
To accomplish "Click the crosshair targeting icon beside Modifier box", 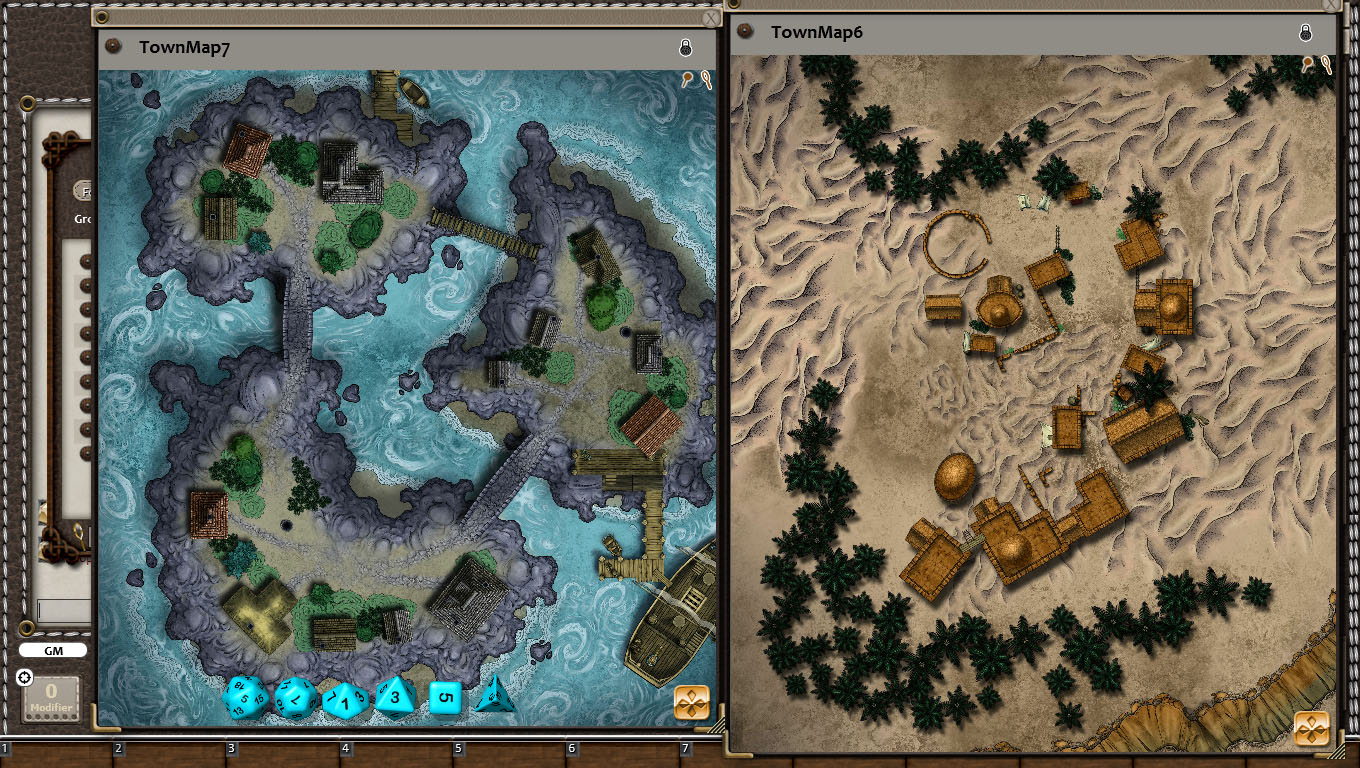I will 24,678.
